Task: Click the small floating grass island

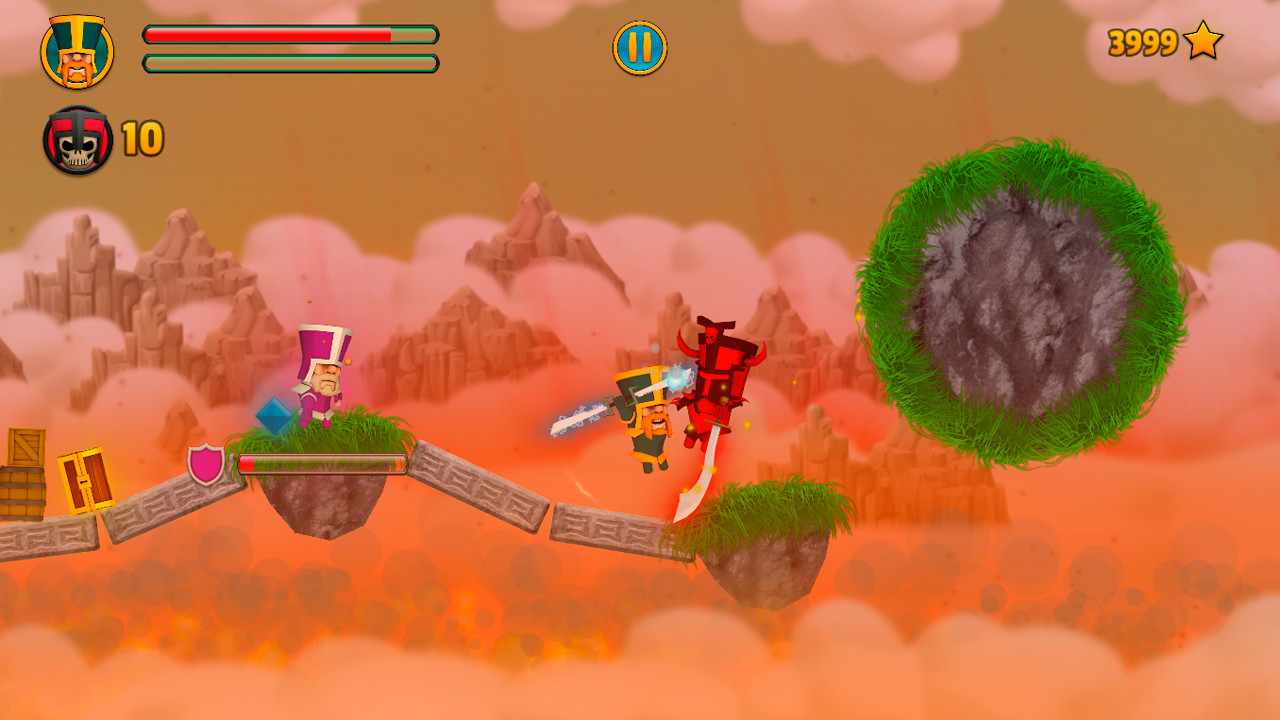Action: pyautogui.click(x=770, y=540)
